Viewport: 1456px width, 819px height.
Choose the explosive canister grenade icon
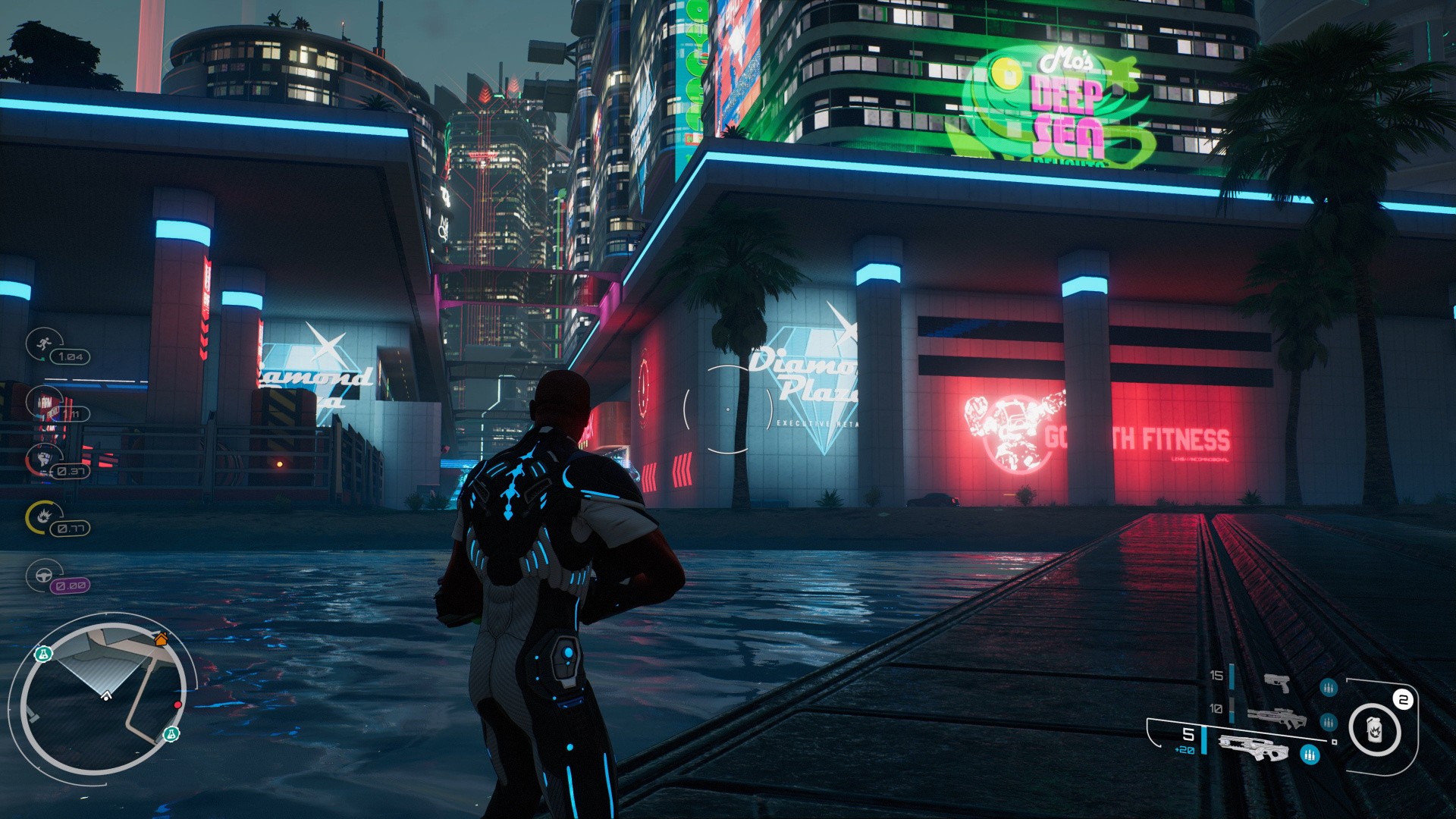1375,730
